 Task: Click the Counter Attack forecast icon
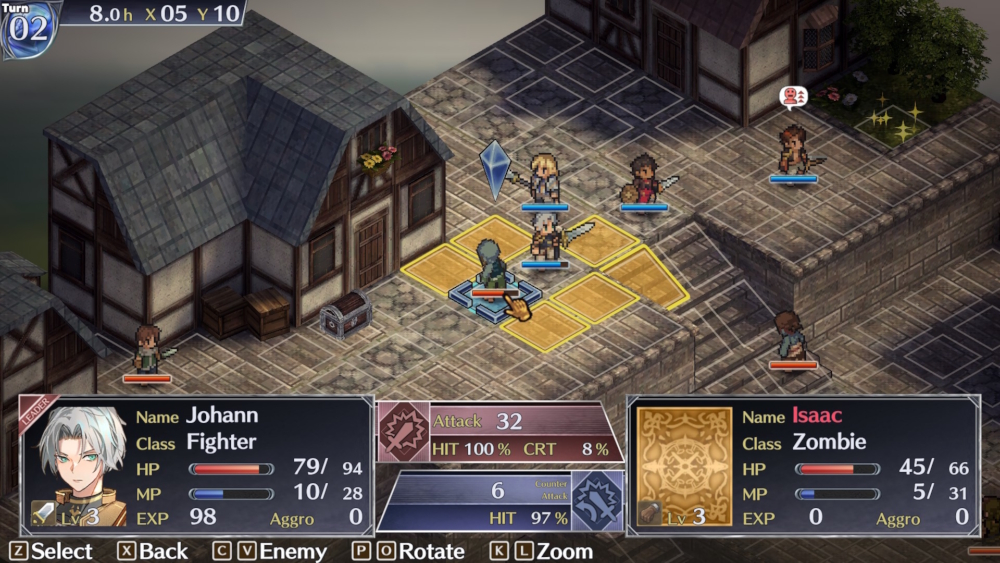click(597, 499)
